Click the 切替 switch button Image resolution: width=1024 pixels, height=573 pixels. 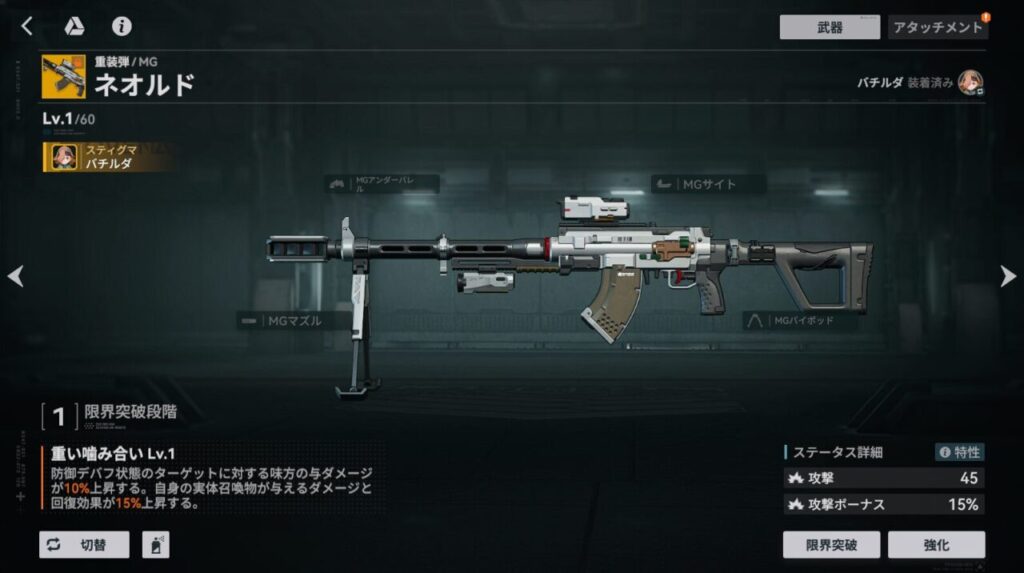[x=84, y=545]
